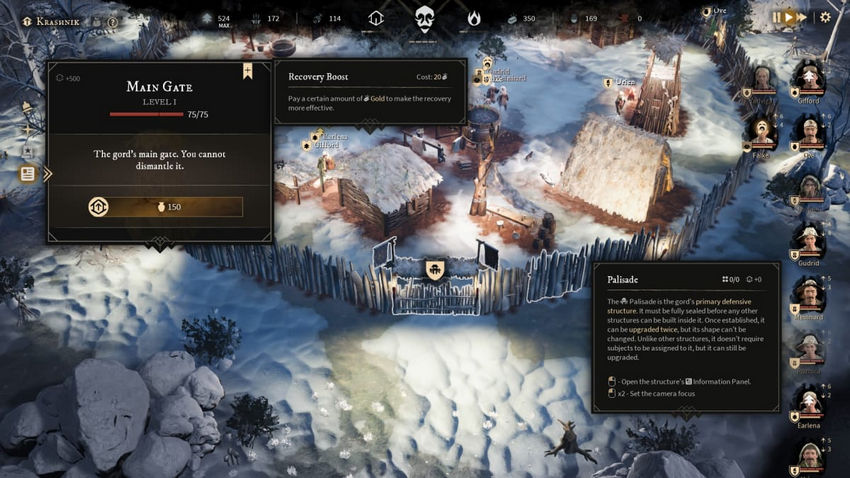This screenshot has height=478, width=850.
Task: Open the flame icon menu
Action: [474, 18]
